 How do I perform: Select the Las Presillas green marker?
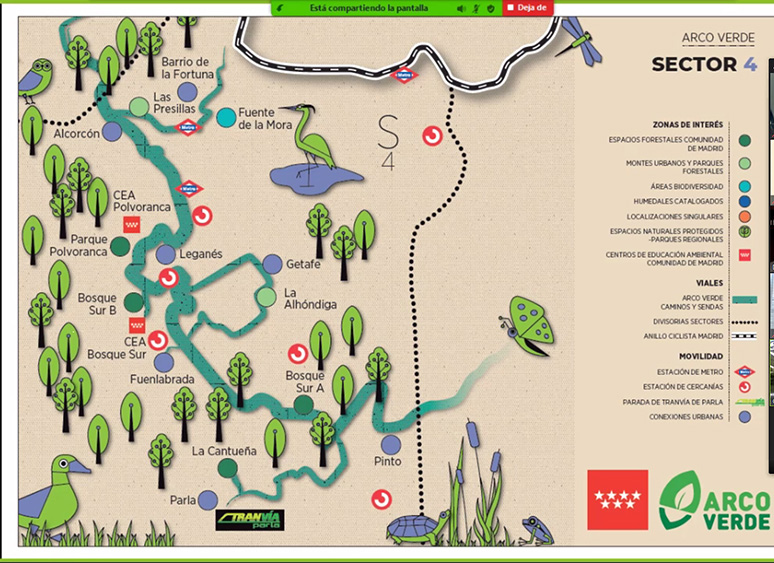click(140, 107)
